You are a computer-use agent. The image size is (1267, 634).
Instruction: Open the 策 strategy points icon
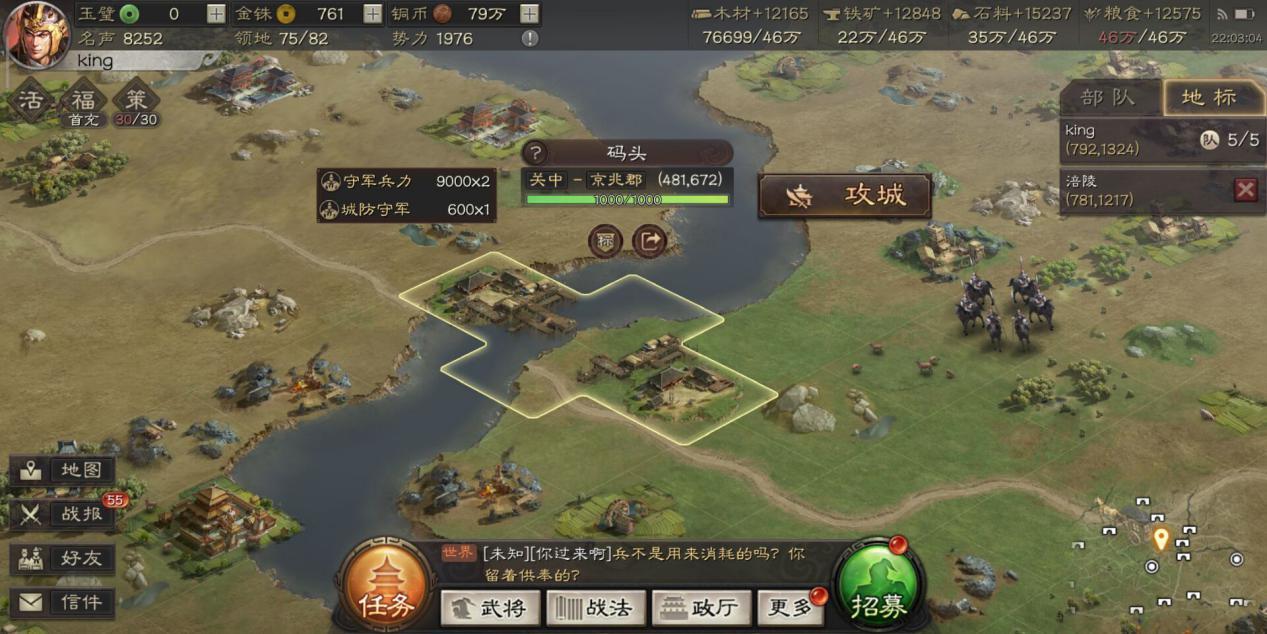tap(136, 104)
